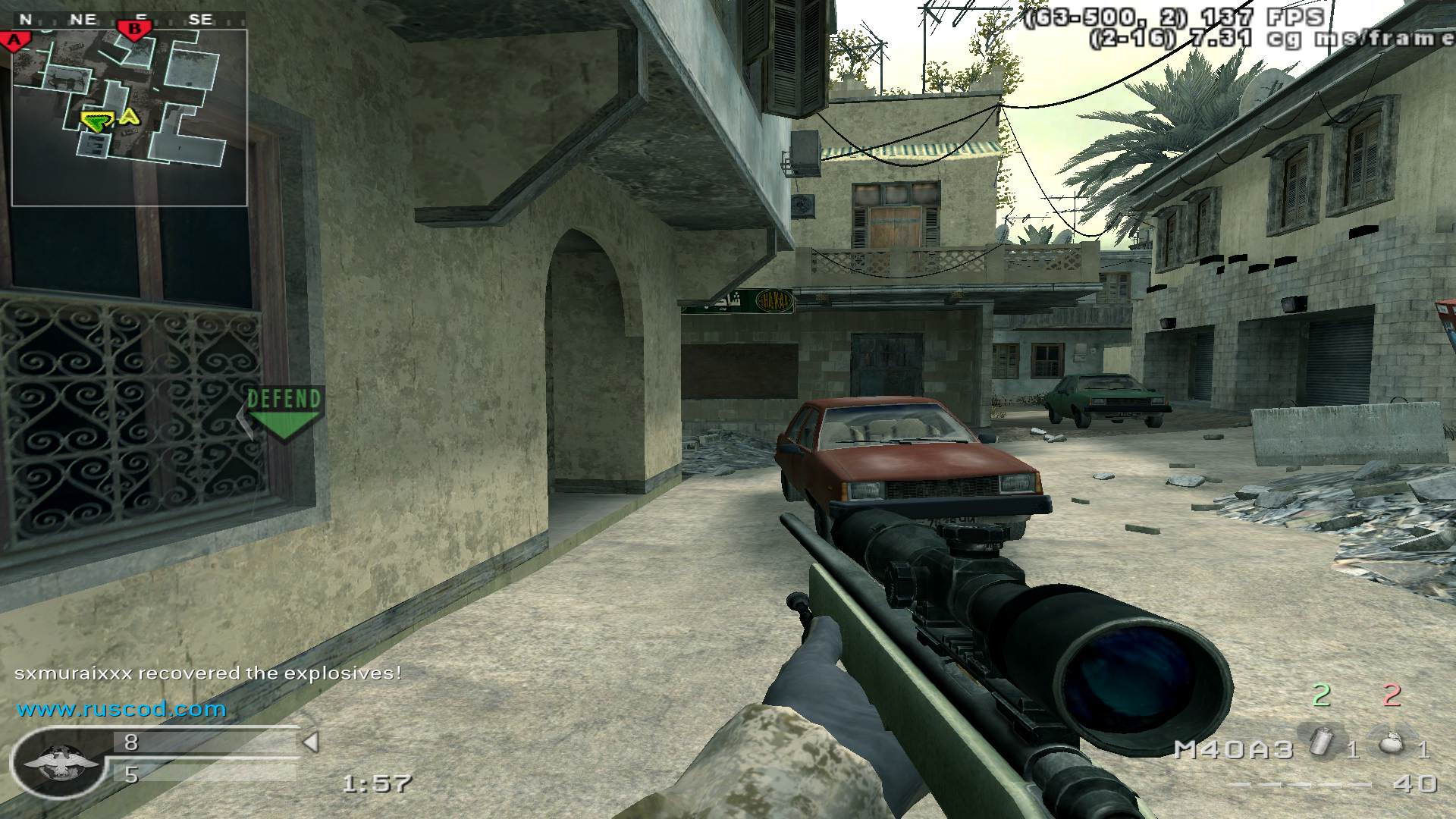Open the www.ruscod.com link
The width and height of the screenshot is (1456, 819).
[122, 709]
